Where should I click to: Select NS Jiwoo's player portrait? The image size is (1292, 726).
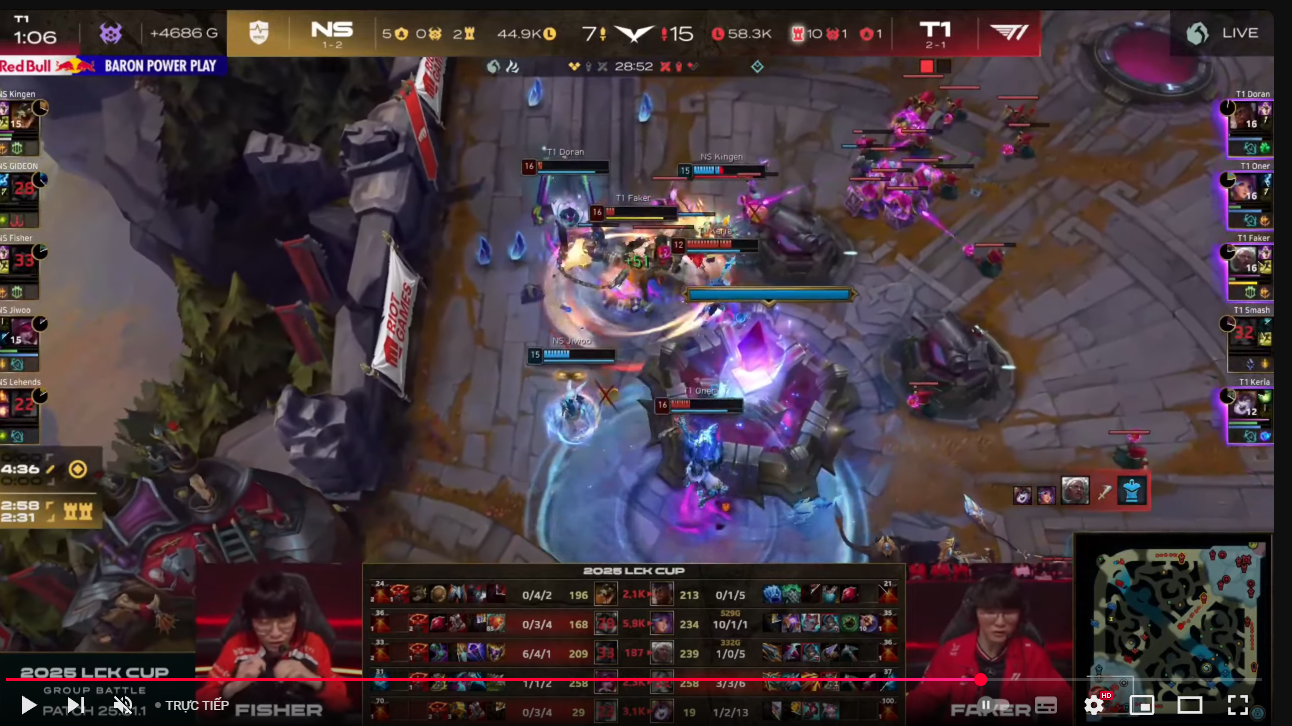point(20,332)
